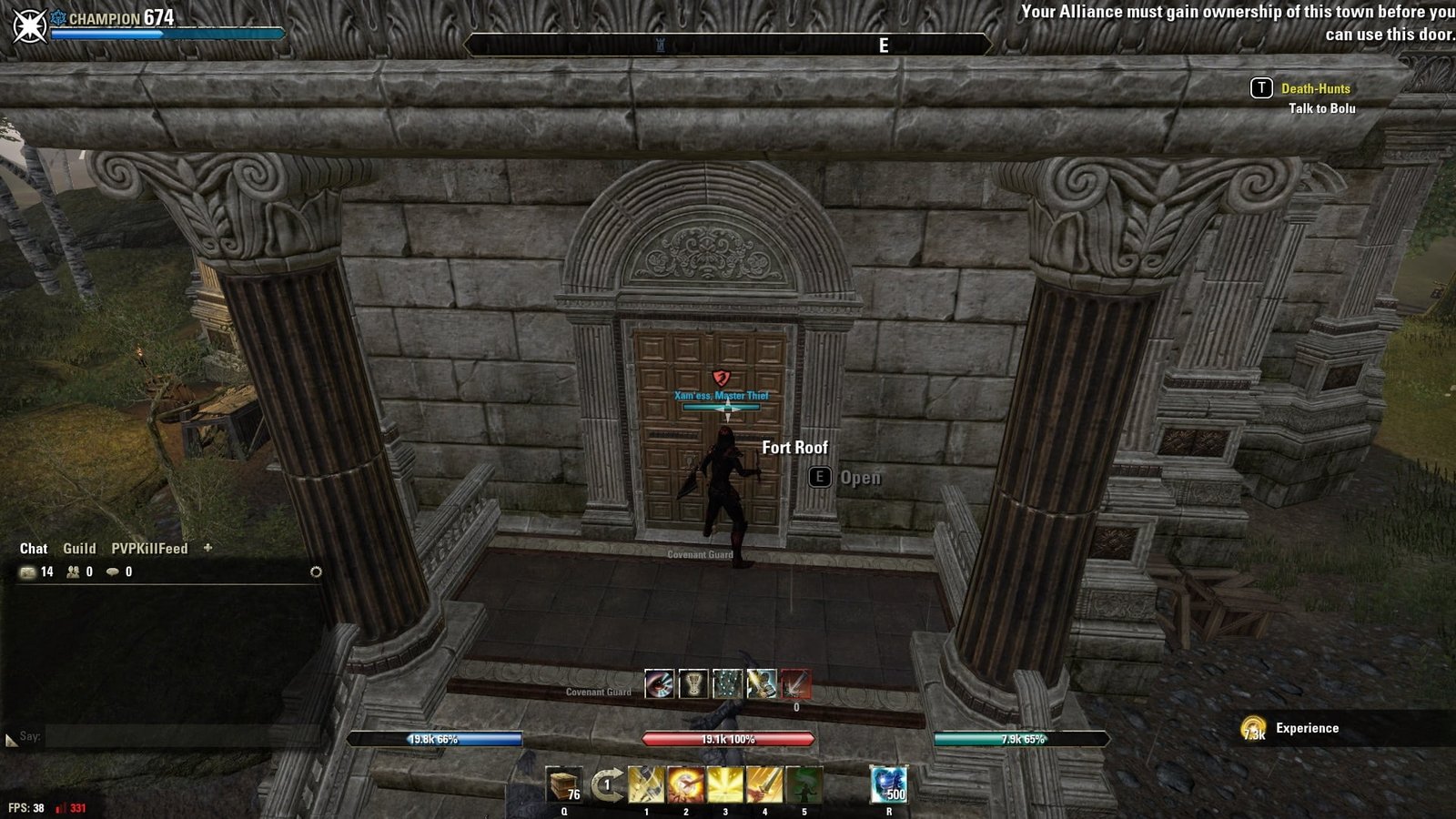The image size is (1456, 819).
Task: Open the PVPKillFeed chat tab
Action: (149, 549)
